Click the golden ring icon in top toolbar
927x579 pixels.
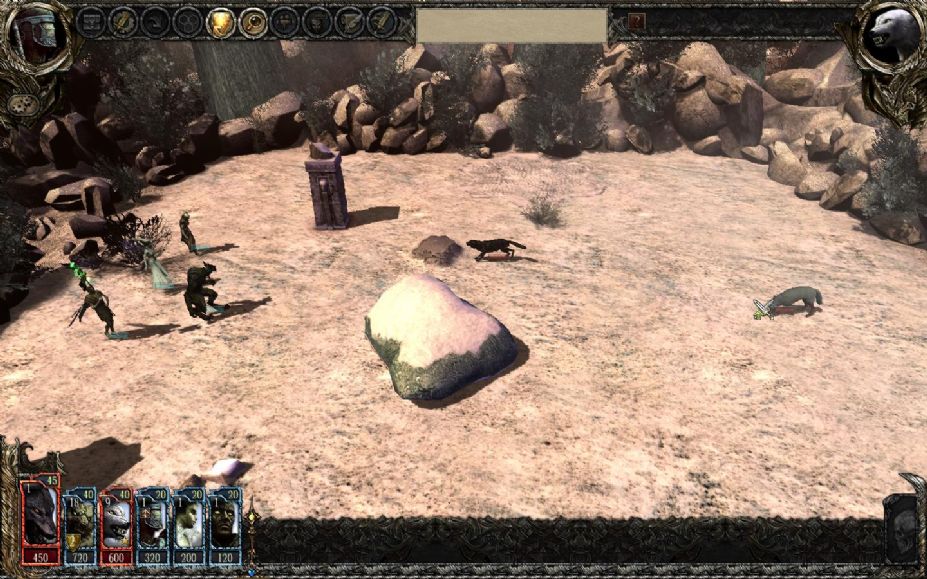pyautogui.click(x=253, y=21)
